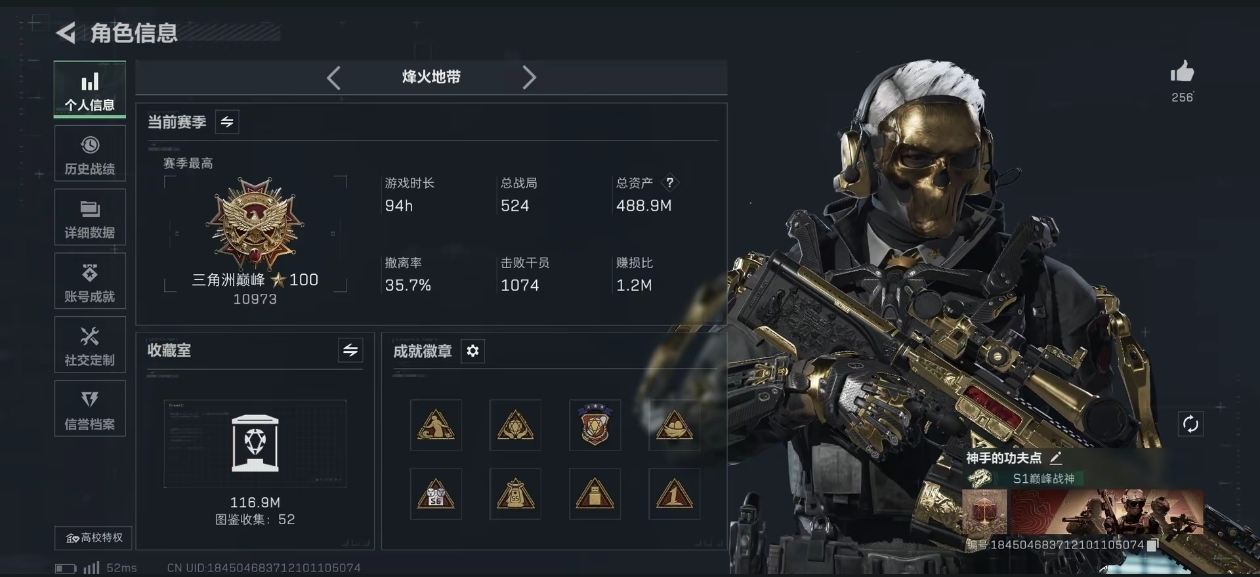The image size is (1260, 577).
Task: Select the number 1 triangle badge
Action: (x=674, y=494)
